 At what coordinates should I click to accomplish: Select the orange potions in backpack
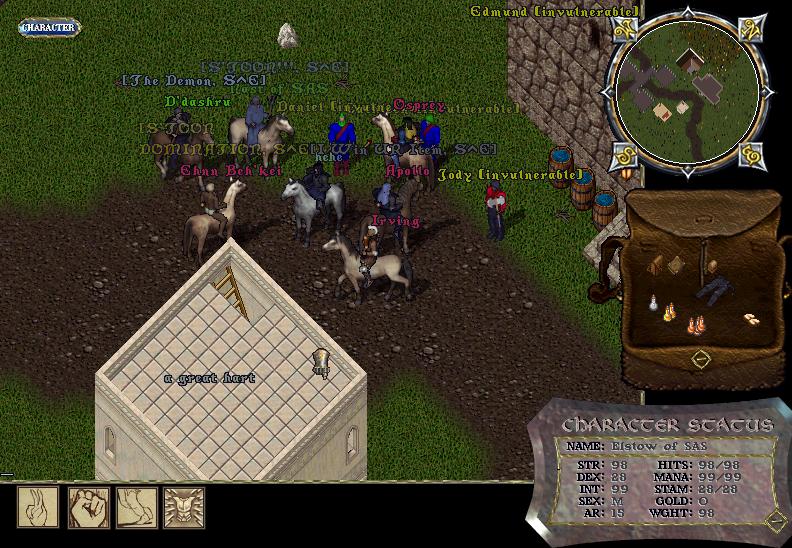(694, 324)
